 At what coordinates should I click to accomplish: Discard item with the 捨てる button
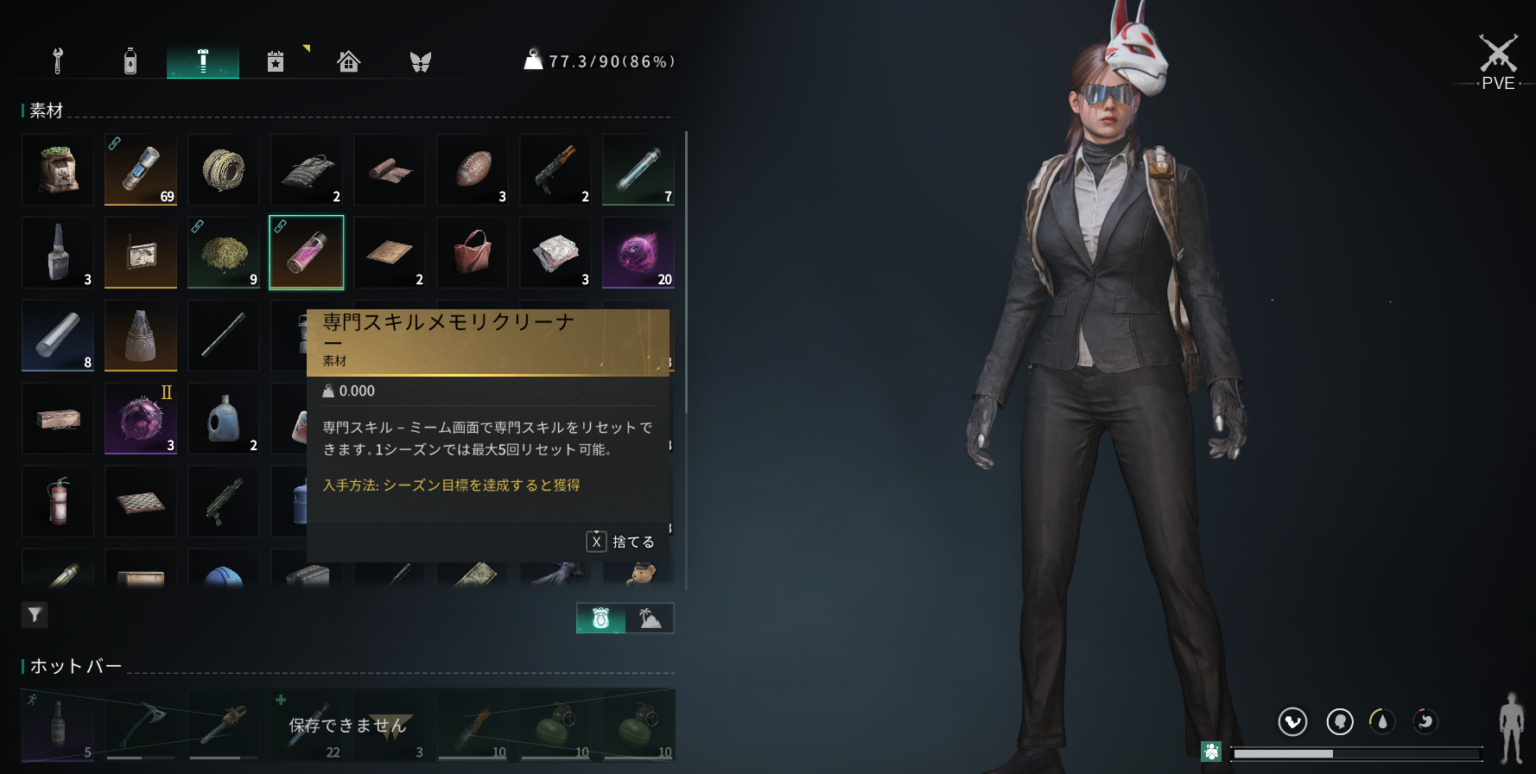pos(621,541)
